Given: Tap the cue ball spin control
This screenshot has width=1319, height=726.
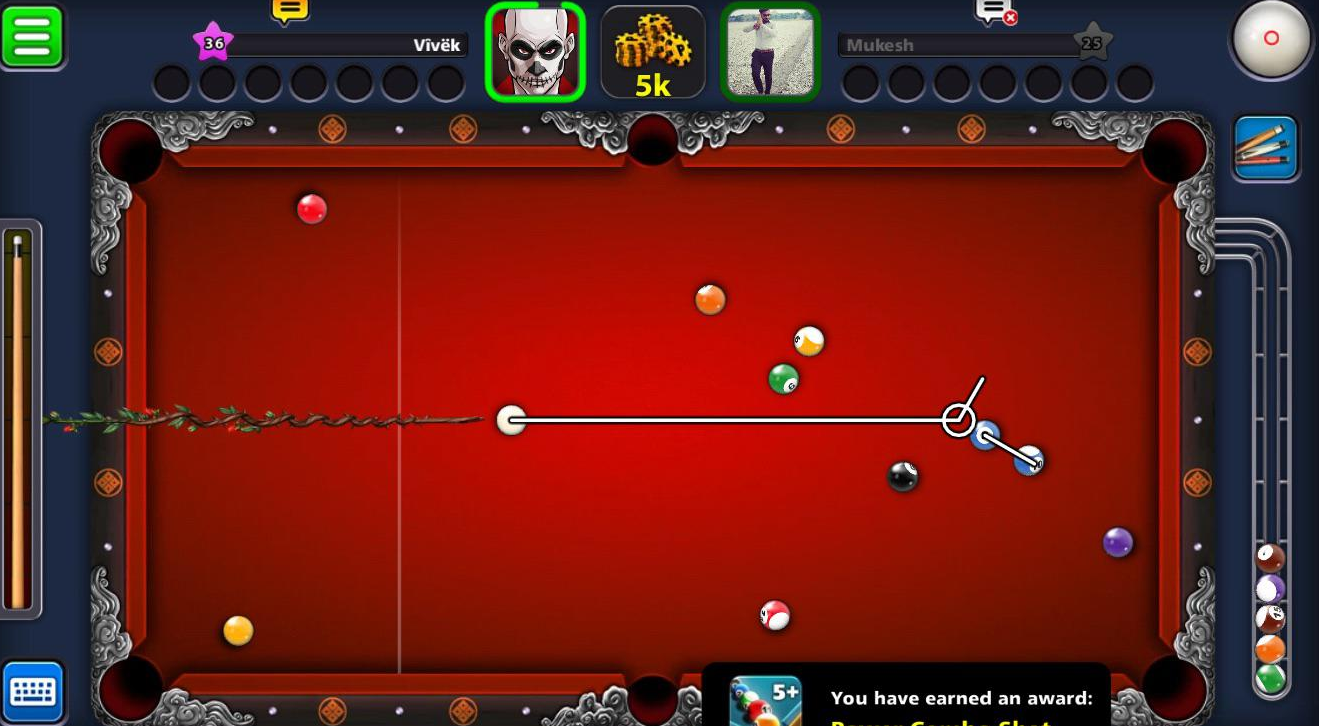Looking at the screenshot, I should pos(1271,38).
